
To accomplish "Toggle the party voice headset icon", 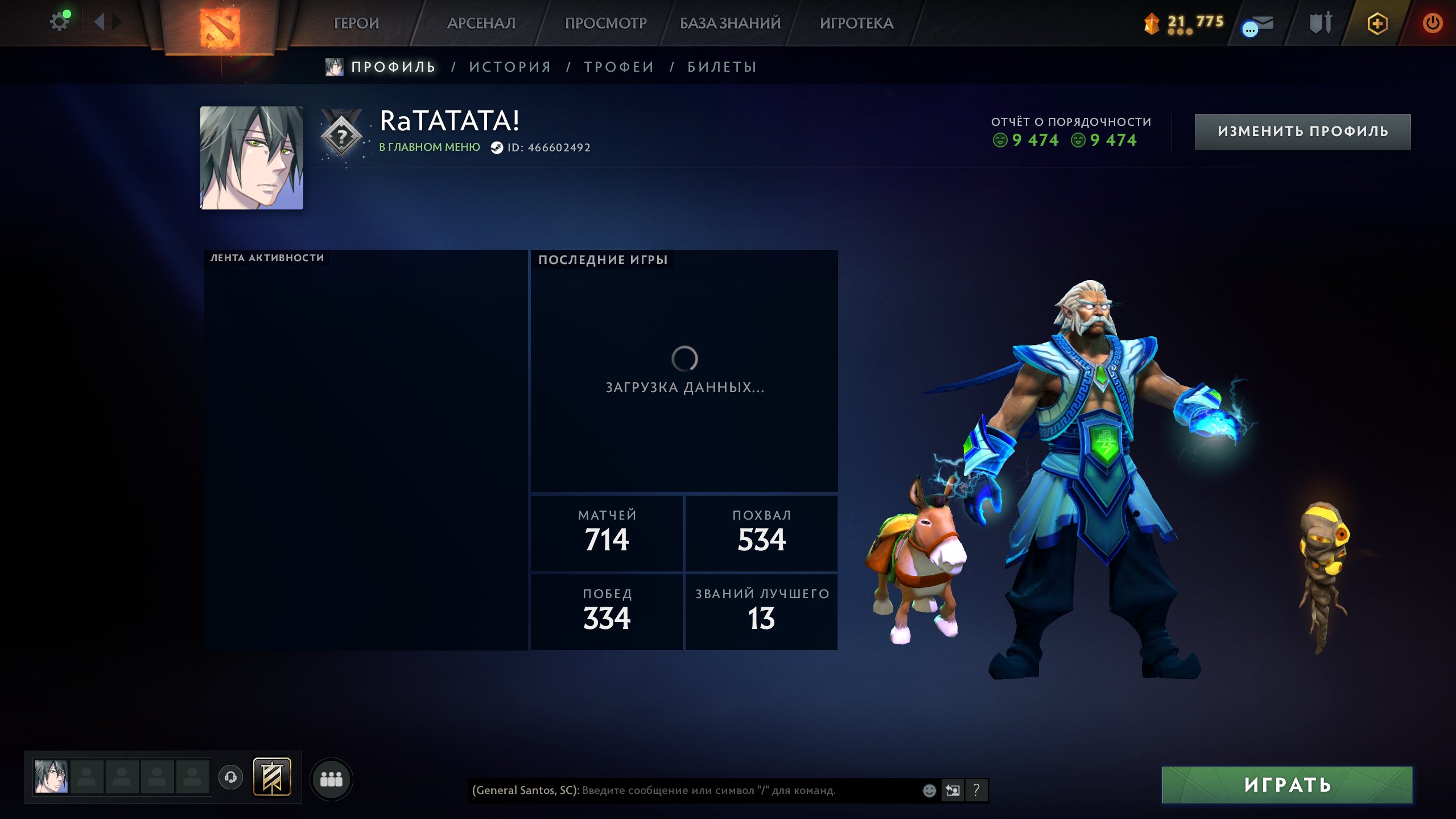I will pos(230,777).
